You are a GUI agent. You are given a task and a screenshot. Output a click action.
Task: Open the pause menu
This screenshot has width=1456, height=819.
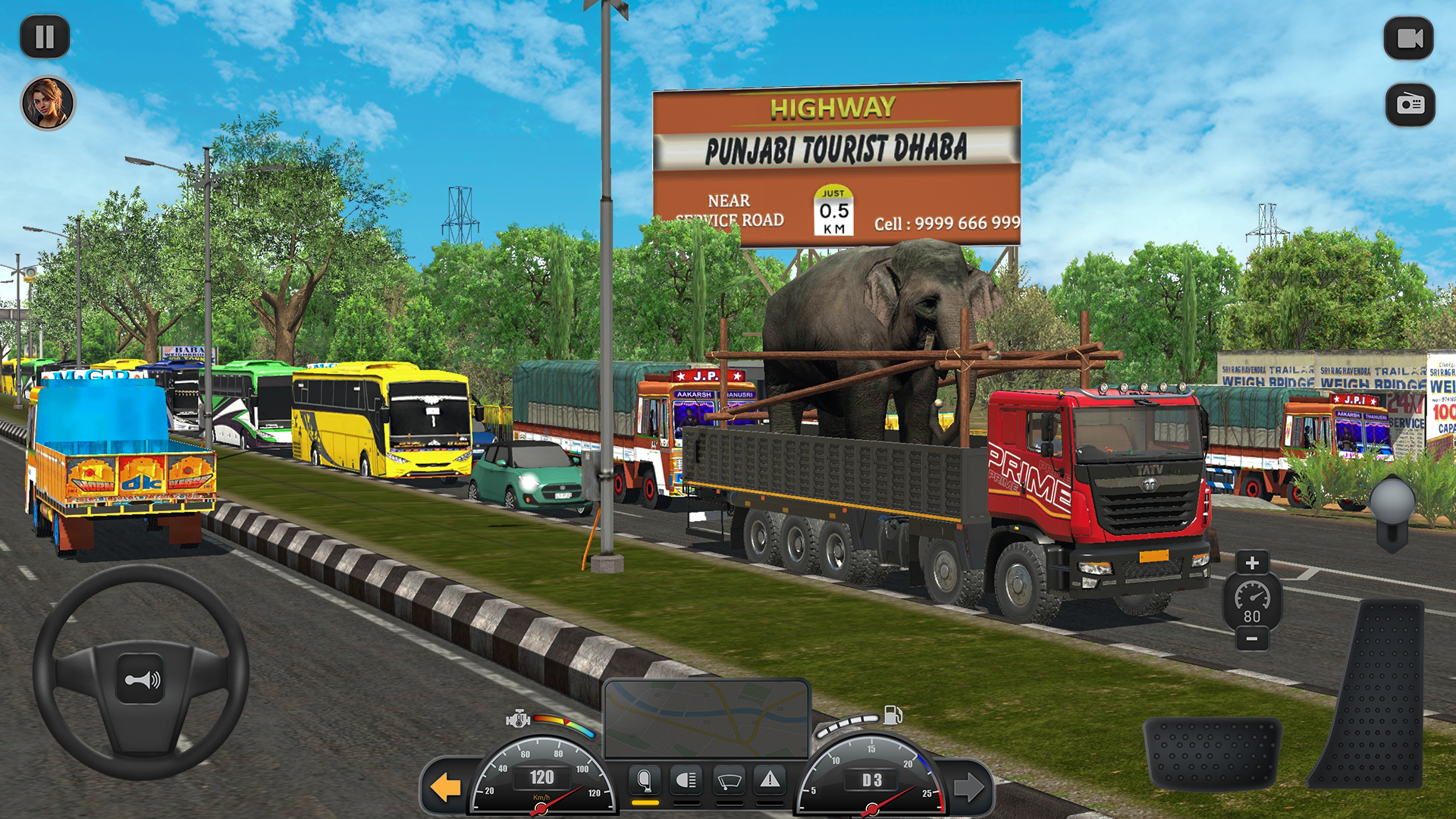pyautogui.click(x=45, y=36)
